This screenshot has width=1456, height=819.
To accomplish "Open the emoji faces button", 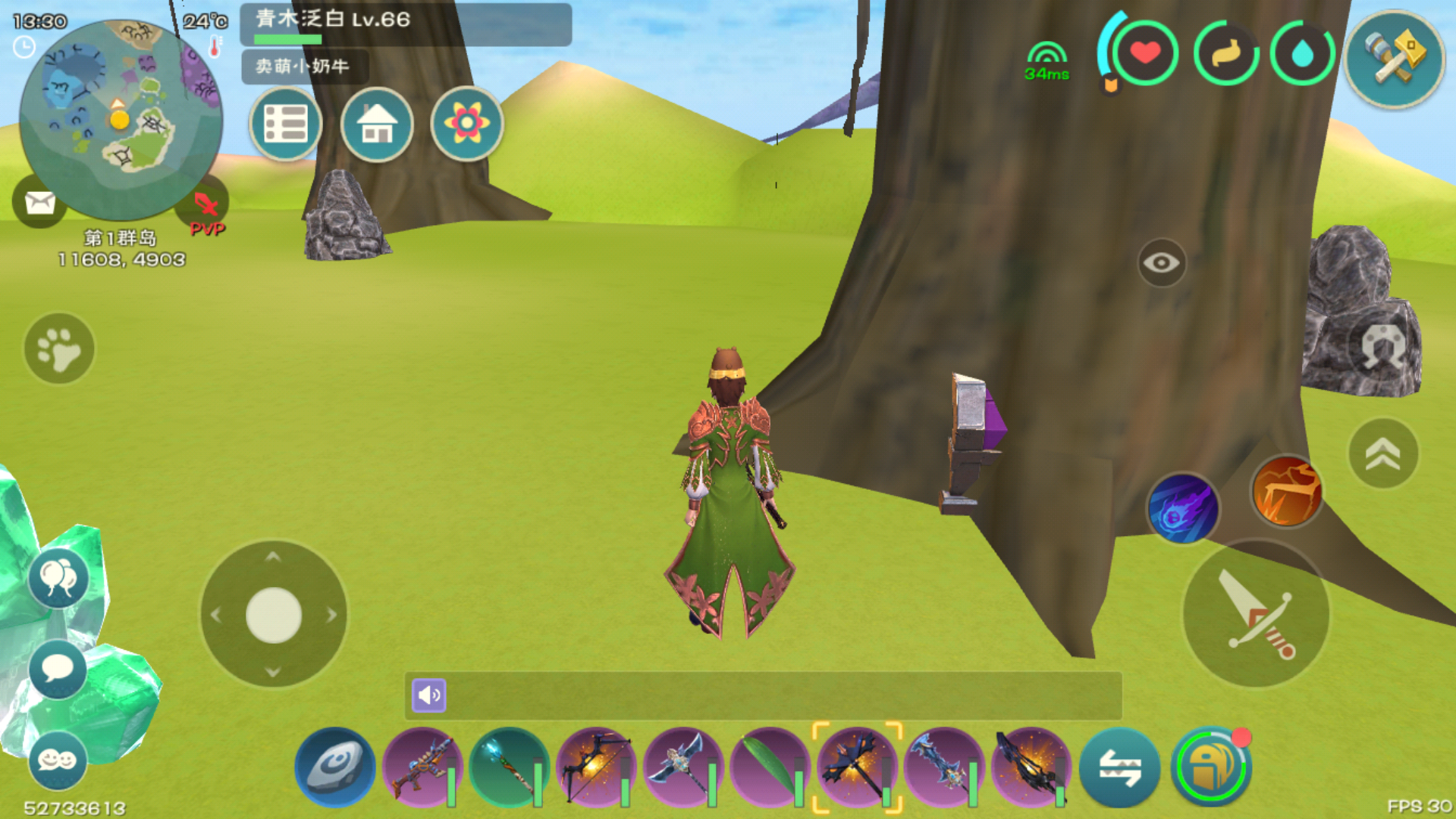I will [x=58, y=760].
